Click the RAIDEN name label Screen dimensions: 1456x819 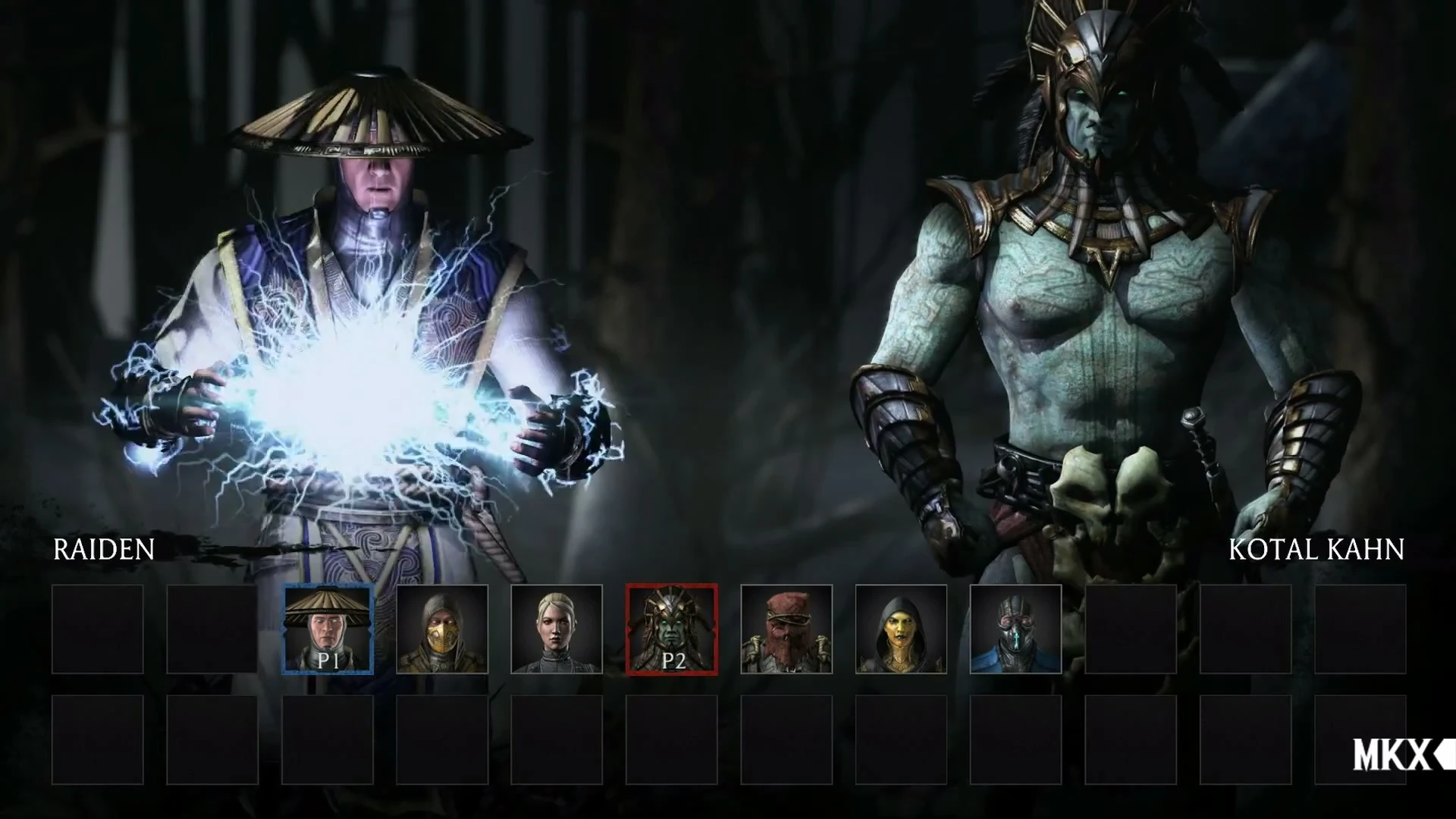coord(102,548)
